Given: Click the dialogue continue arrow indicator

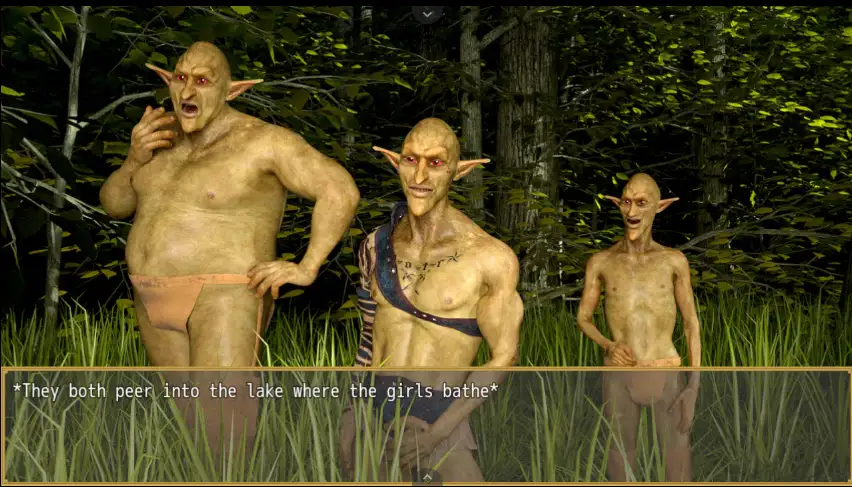Looking at the screenshot, I should pos(427,476).
